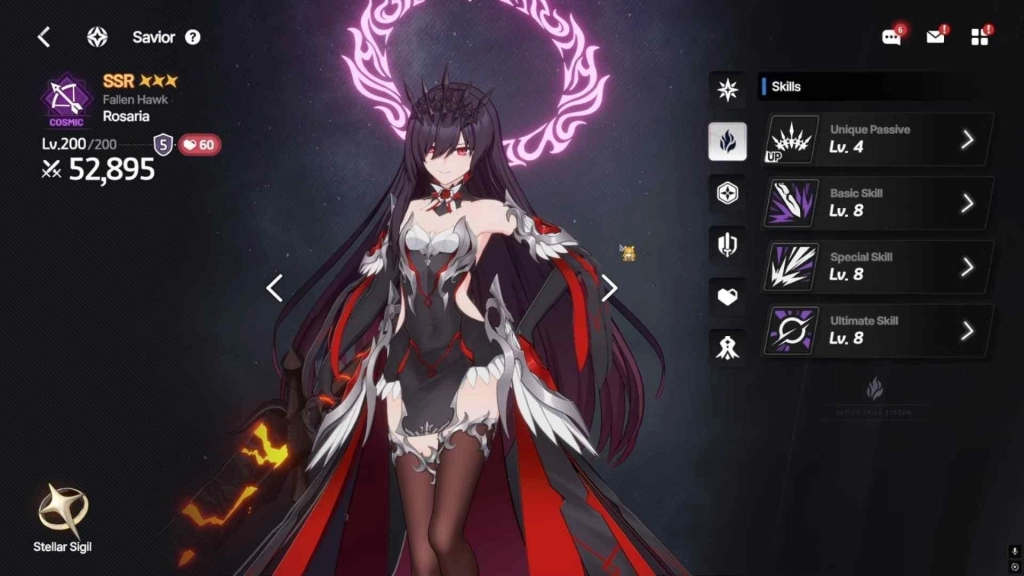
Task: Show the Savior help question mark
Action: [x=193, y=37]
